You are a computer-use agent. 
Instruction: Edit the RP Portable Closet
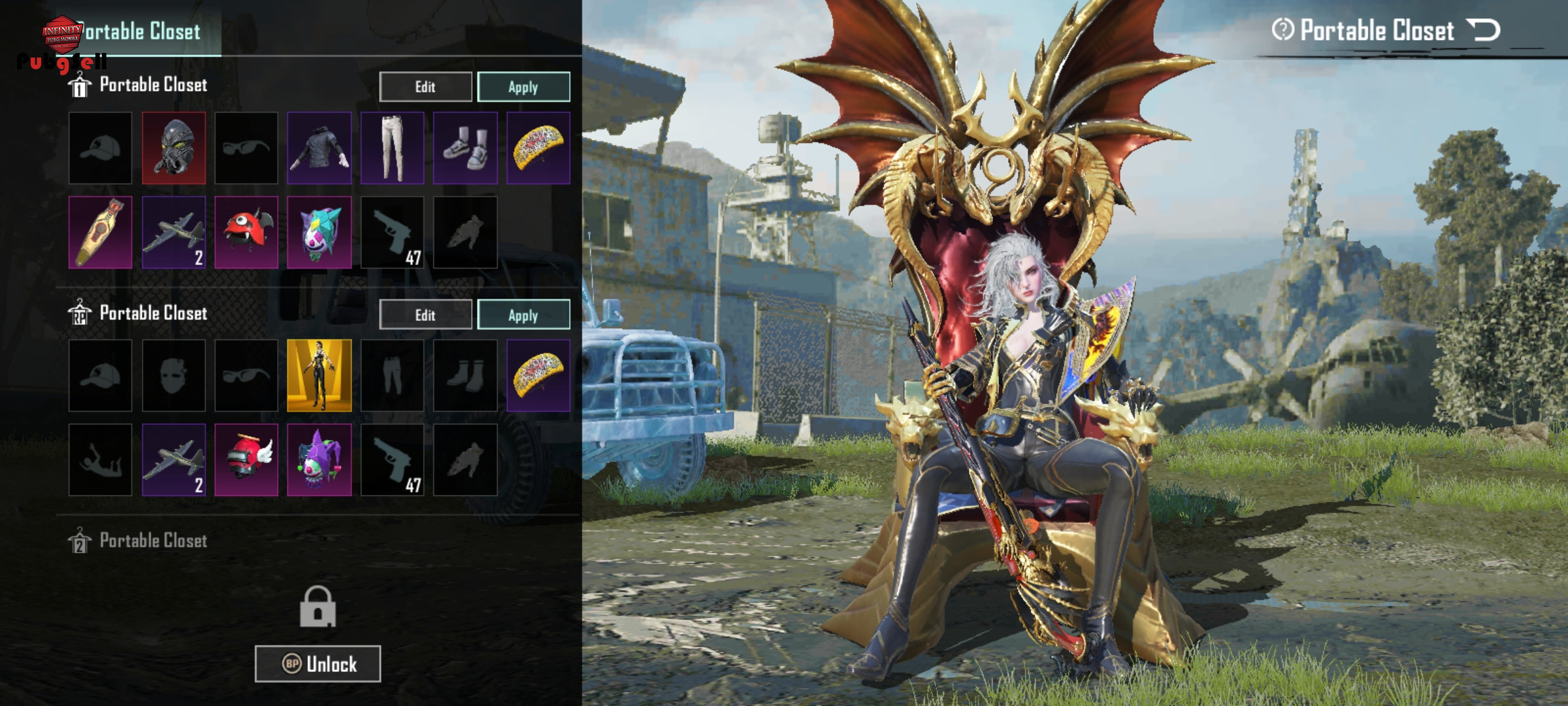pos(425,315)
